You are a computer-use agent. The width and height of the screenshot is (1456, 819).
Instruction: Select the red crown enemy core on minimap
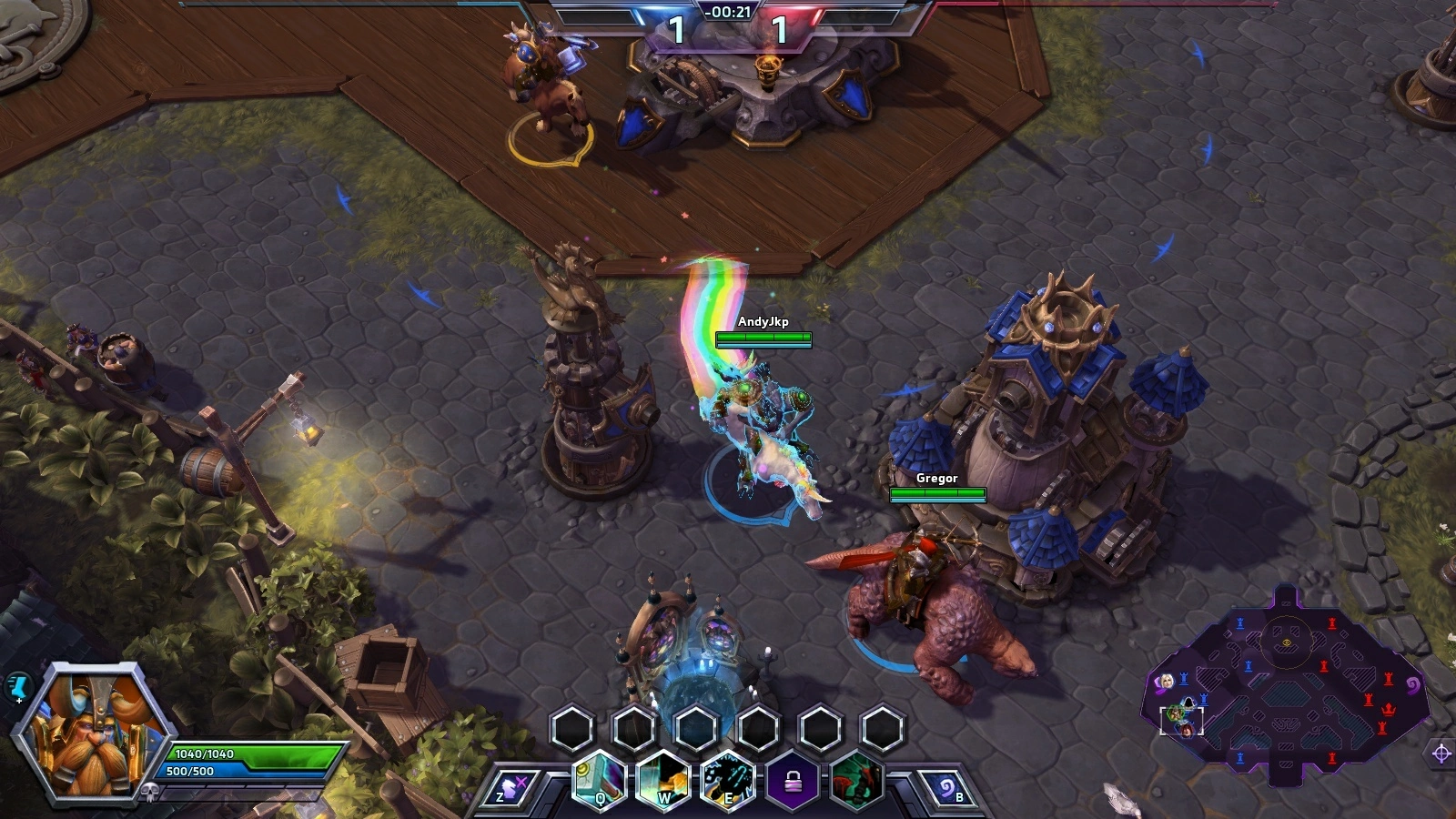(1390, 709)
